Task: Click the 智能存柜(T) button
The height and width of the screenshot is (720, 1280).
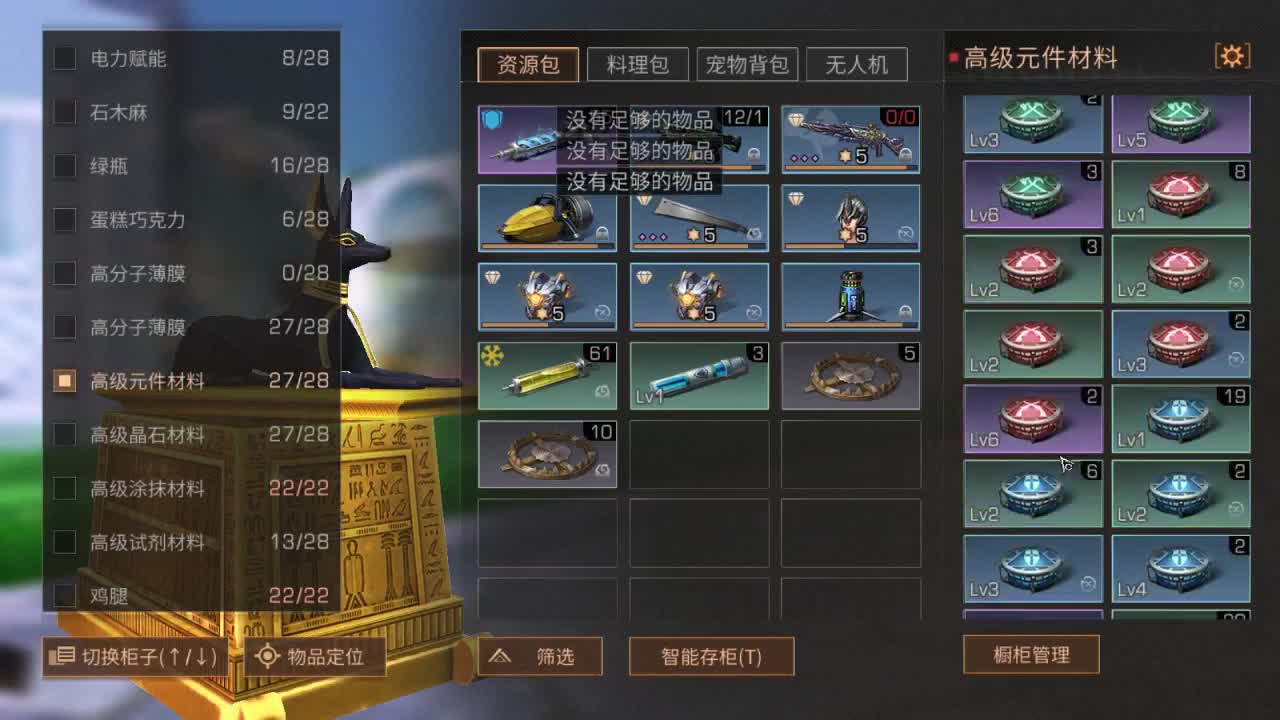Action: [x=711, y=657]
